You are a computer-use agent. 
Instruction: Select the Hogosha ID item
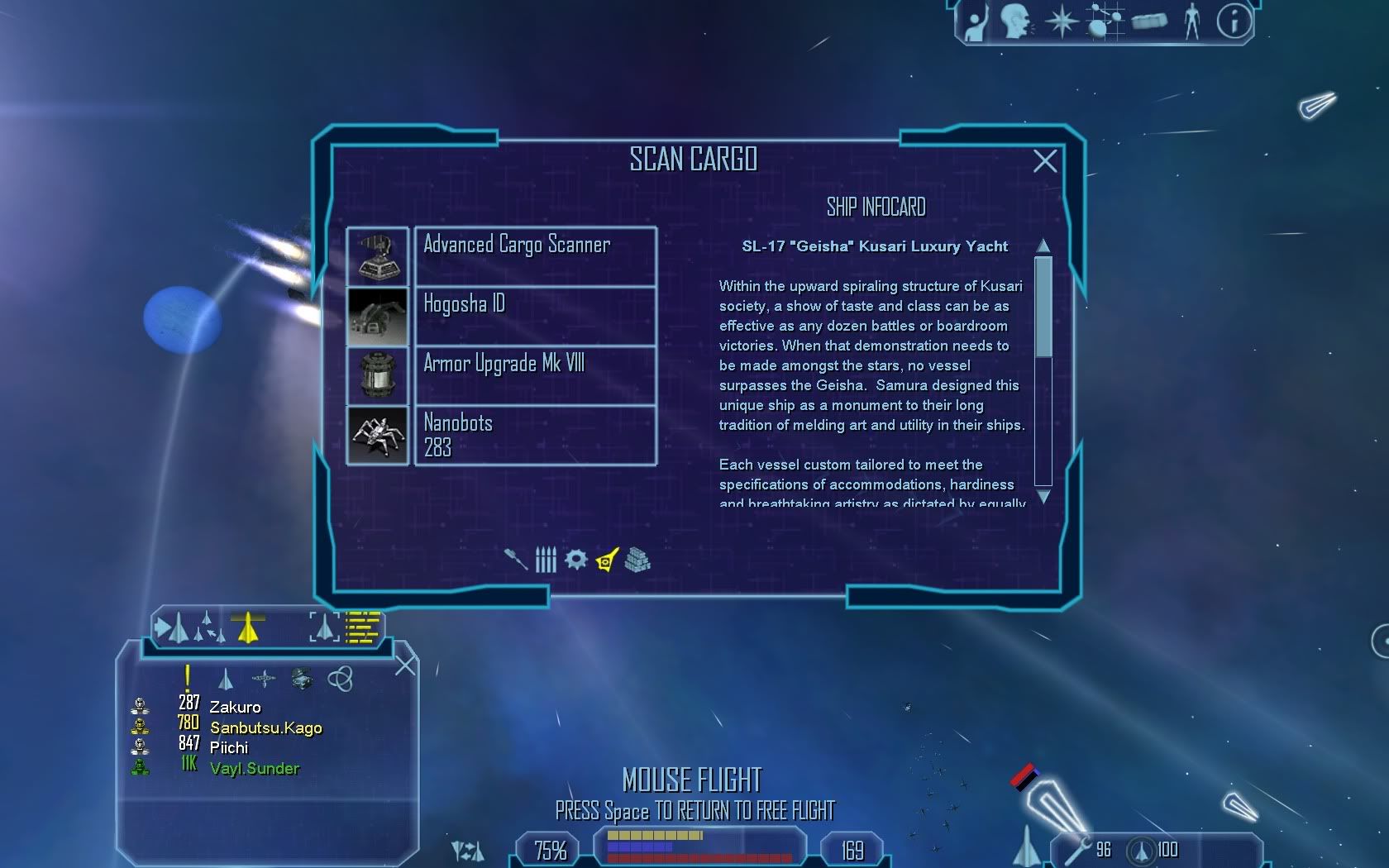(x=535, y=316)
